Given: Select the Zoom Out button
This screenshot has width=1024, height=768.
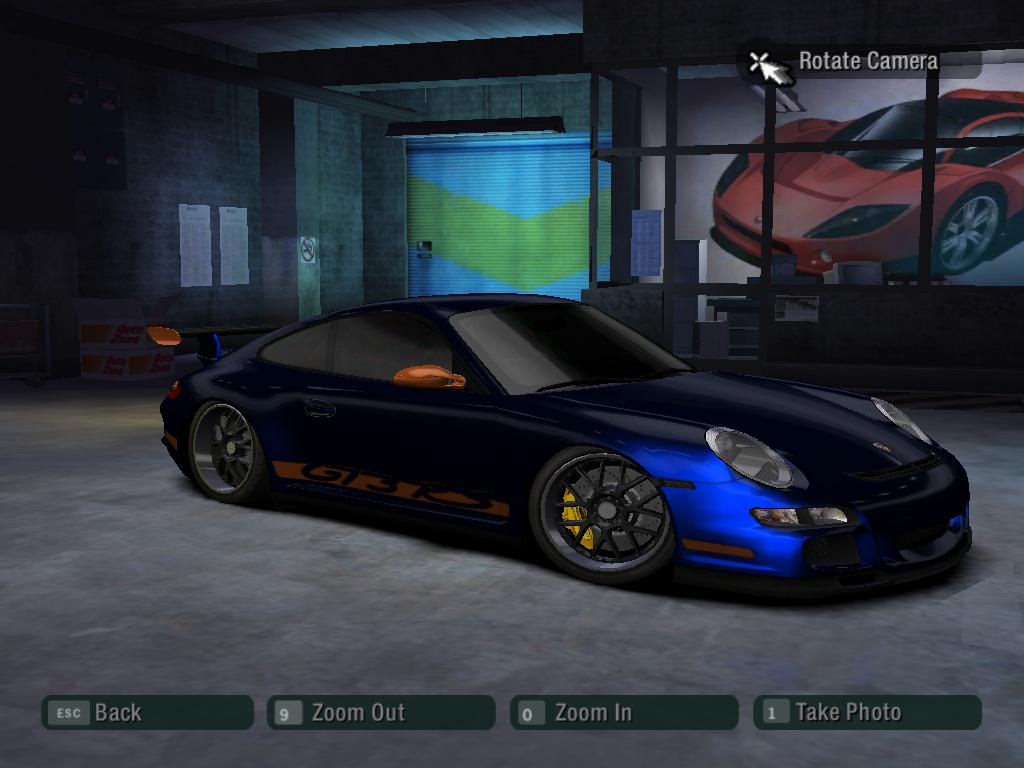Looking at the screenshot, I should [381, 713].
